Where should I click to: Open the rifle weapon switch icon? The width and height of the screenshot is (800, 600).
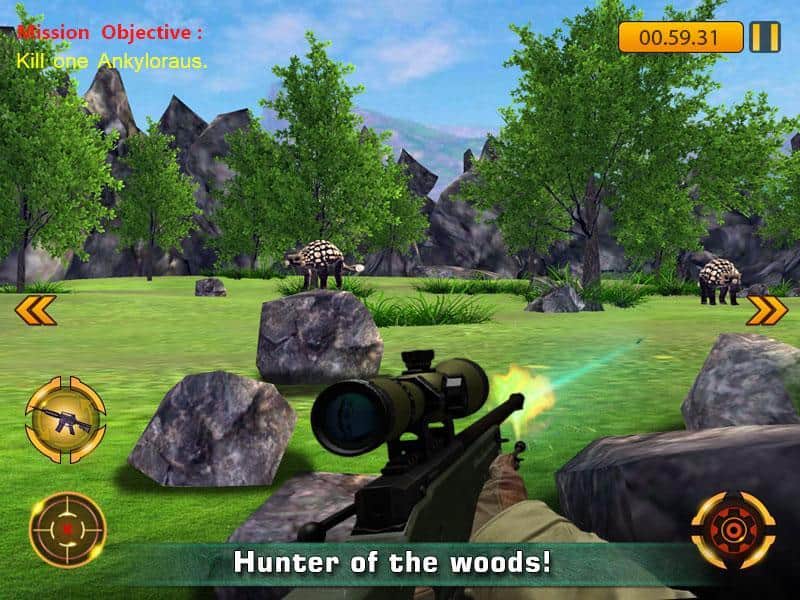tap(65, 417)
